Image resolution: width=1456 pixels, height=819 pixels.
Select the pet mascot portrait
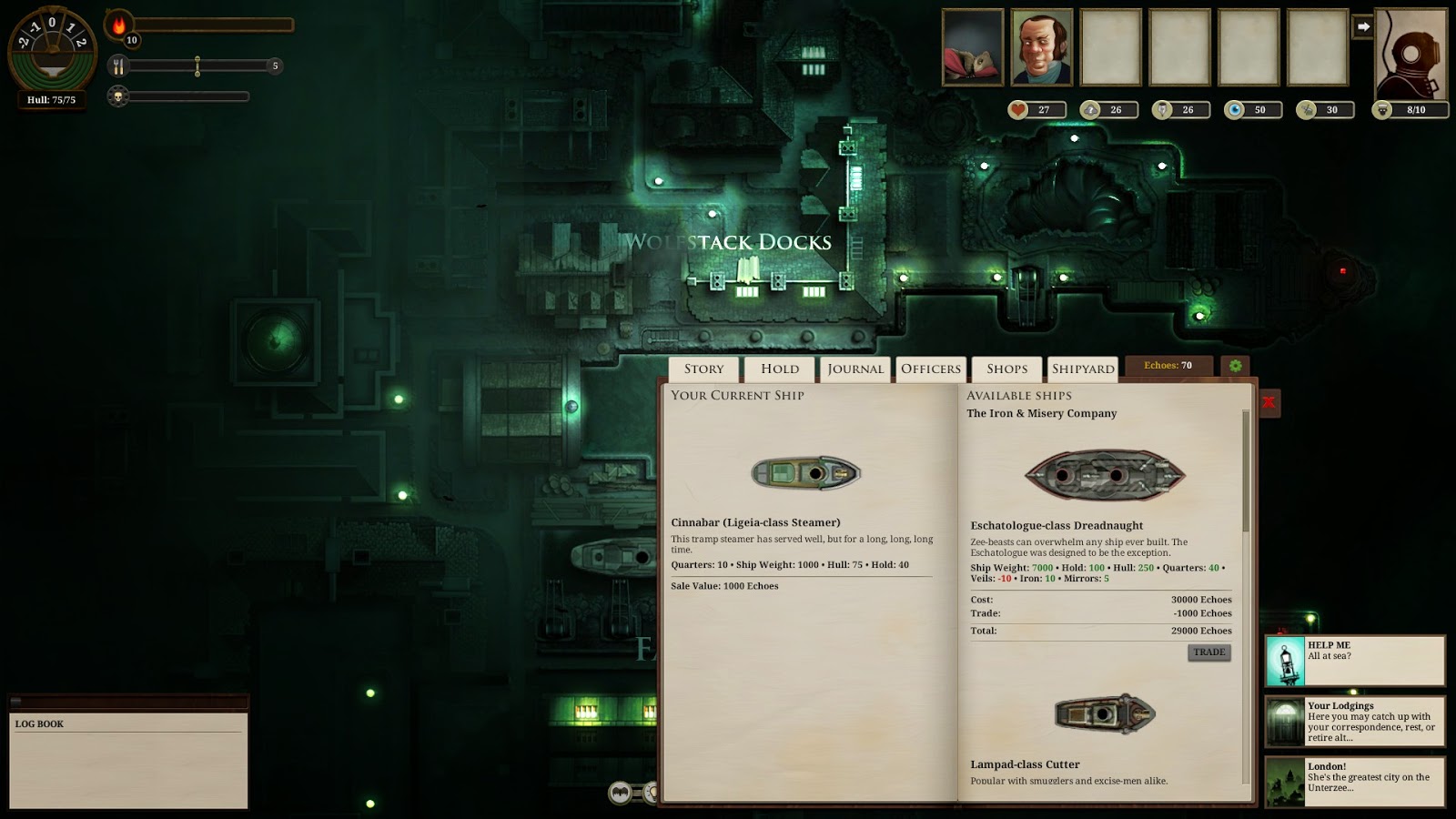click(973, 47)
